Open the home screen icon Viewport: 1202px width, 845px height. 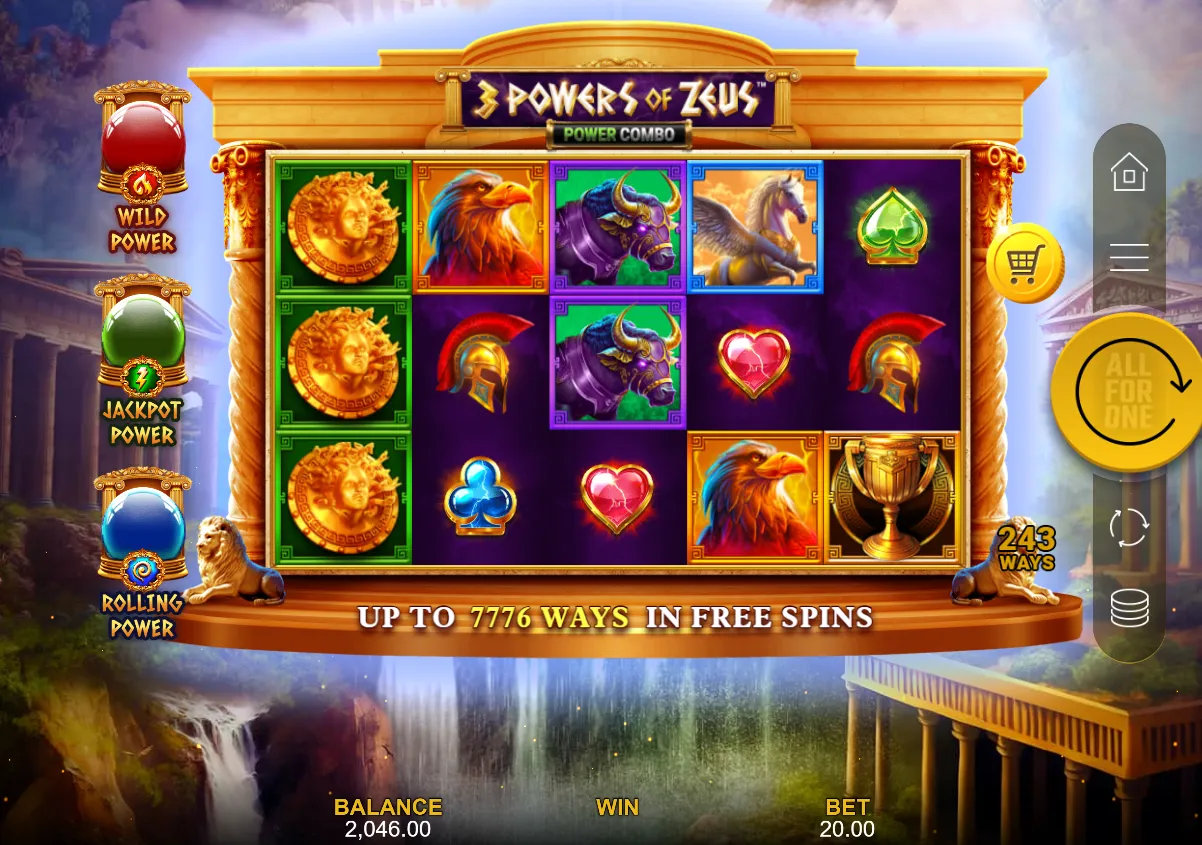pyautogui.click(x=1129, y=173)
